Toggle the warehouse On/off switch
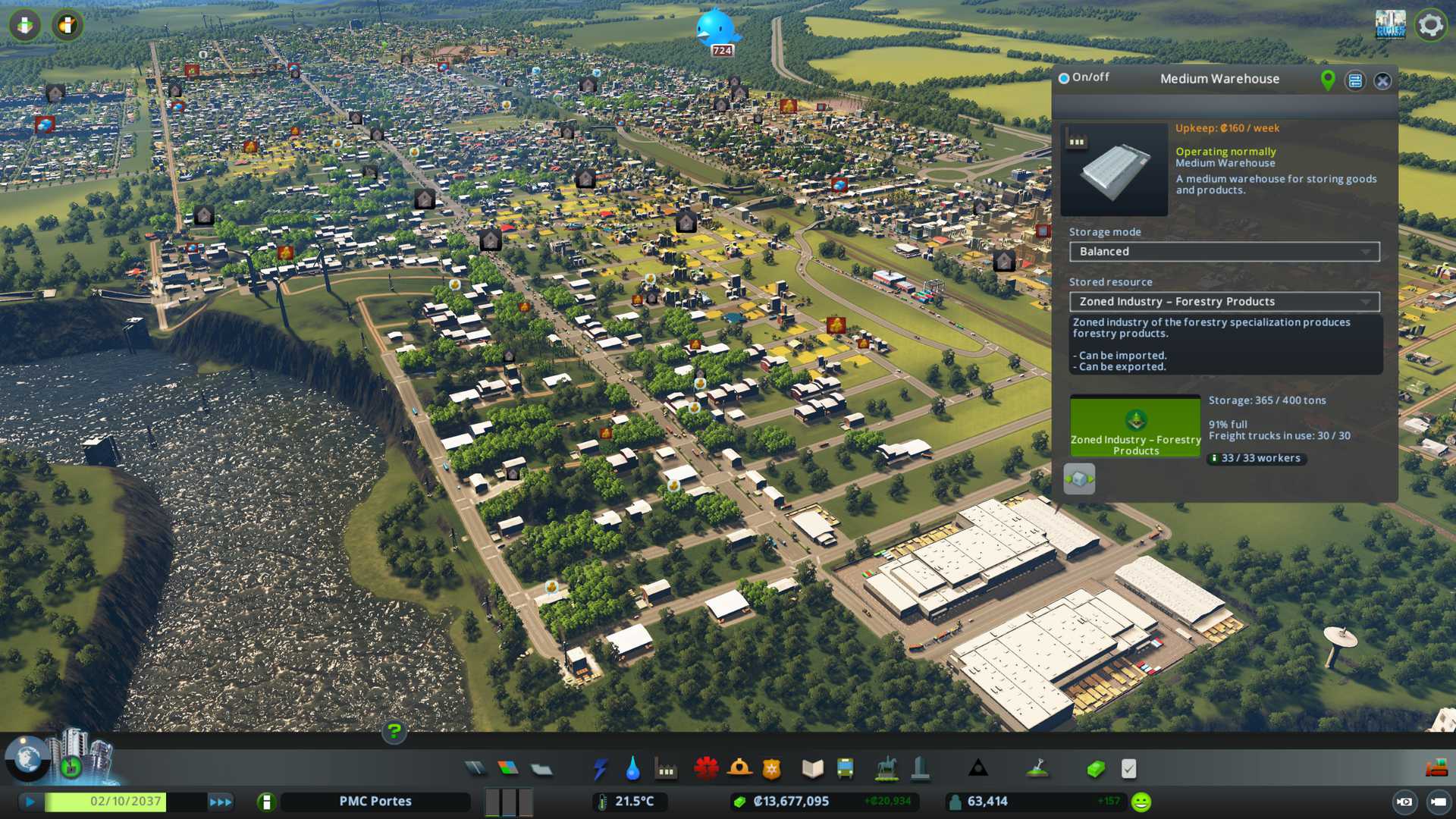 point(1064,78)
